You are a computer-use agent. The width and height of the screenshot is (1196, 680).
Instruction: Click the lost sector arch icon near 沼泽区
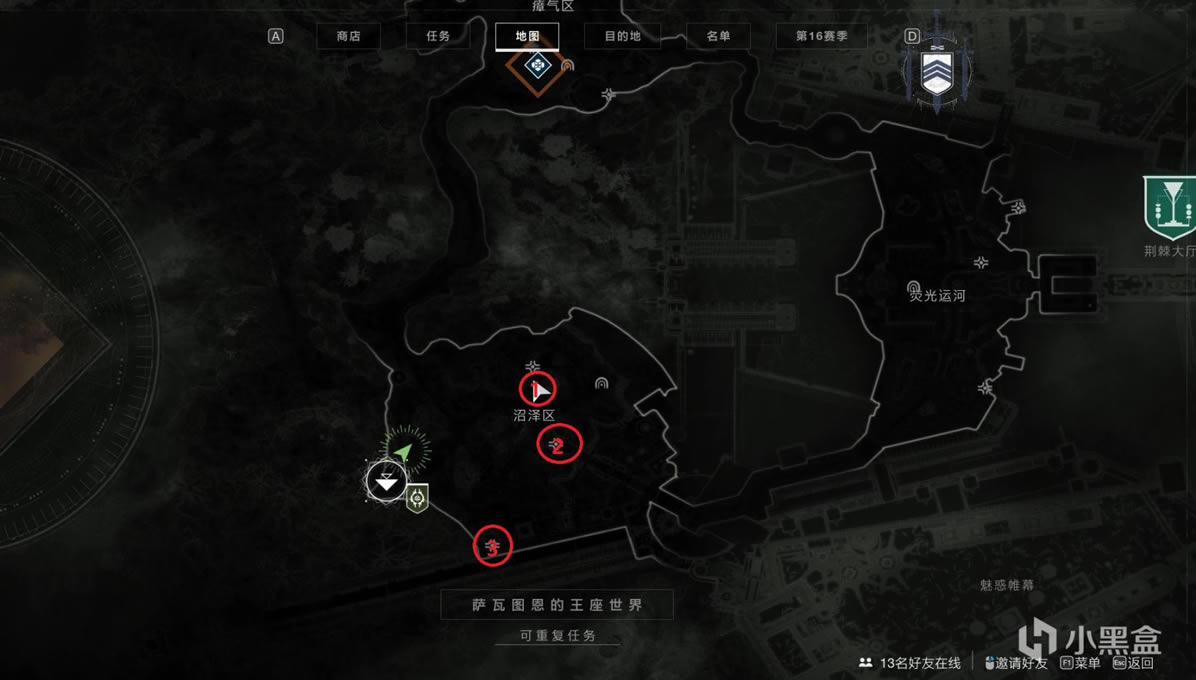pos(601,383)
